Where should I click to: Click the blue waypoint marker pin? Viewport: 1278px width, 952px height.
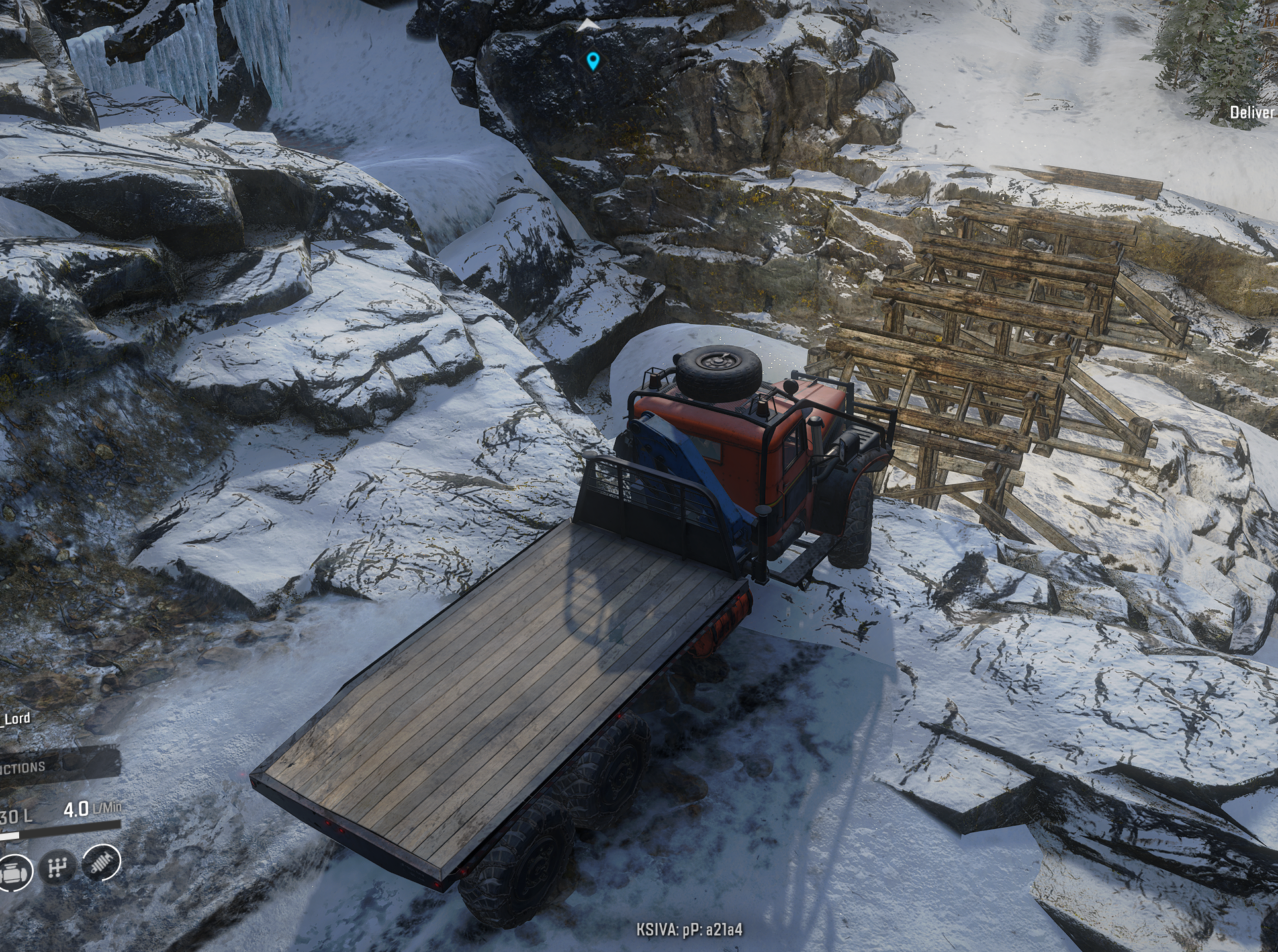tap(592, 61)
